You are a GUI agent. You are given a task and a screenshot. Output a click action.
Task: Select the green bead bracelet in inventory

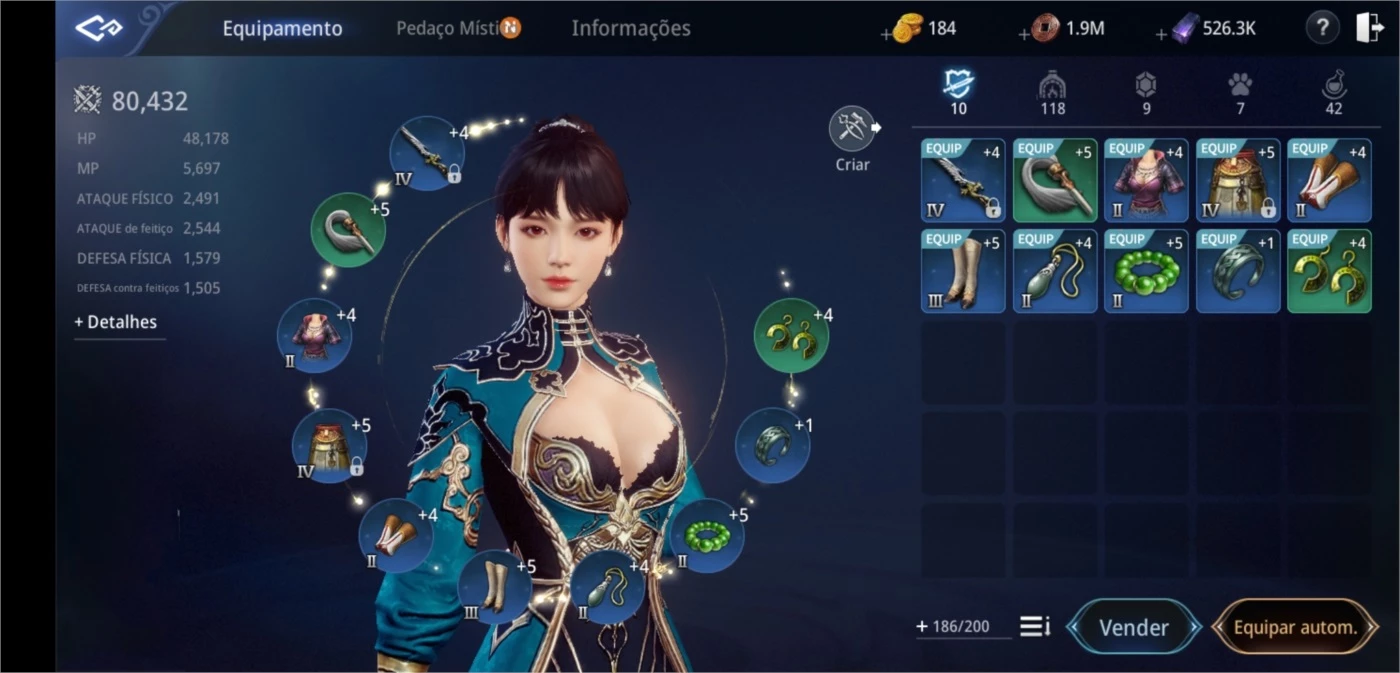1146,272
